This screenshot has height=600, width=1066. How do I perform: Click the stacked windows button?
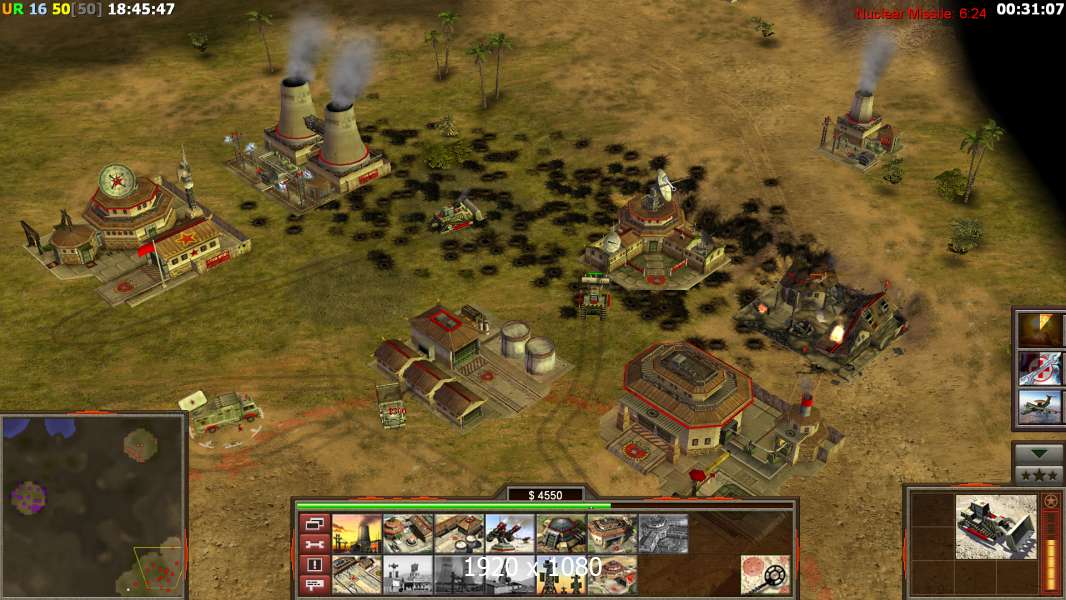pos(314,523)
